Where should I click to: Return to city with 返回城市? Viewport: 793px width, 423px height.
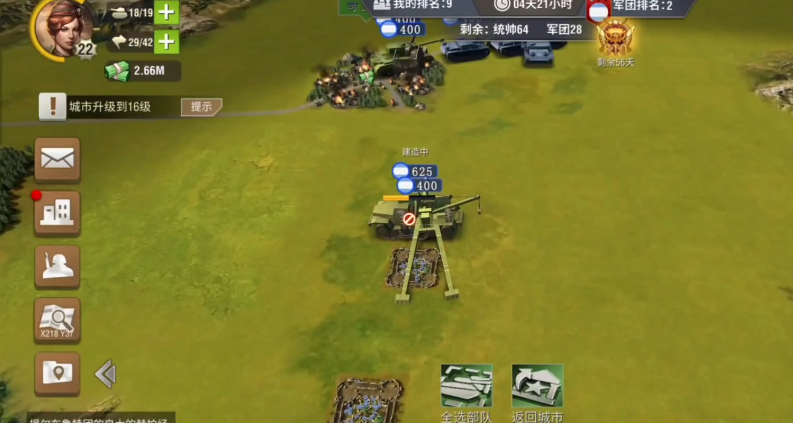(x=537, y=390)
